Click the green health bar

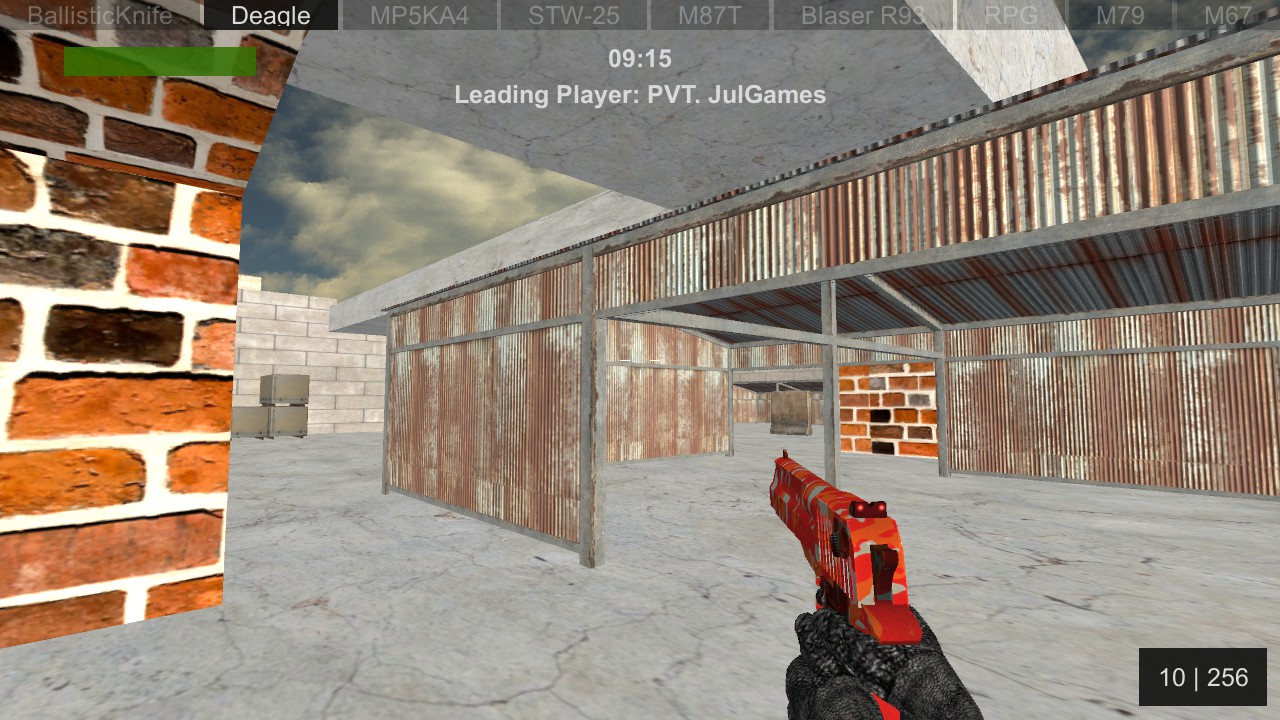(158, 61)
